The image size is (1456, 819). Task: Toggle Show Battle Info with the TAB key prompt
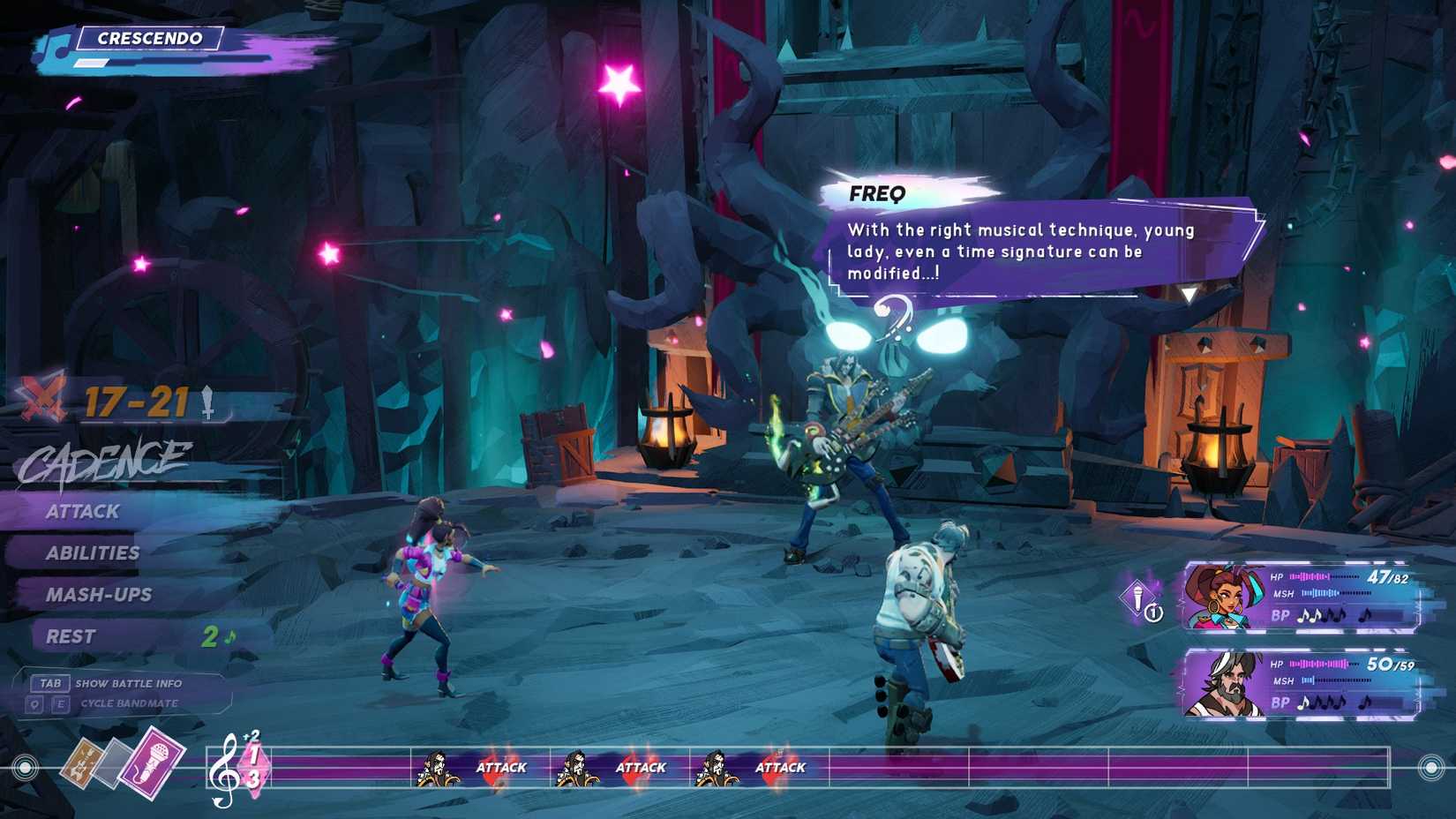coord(49,683)
